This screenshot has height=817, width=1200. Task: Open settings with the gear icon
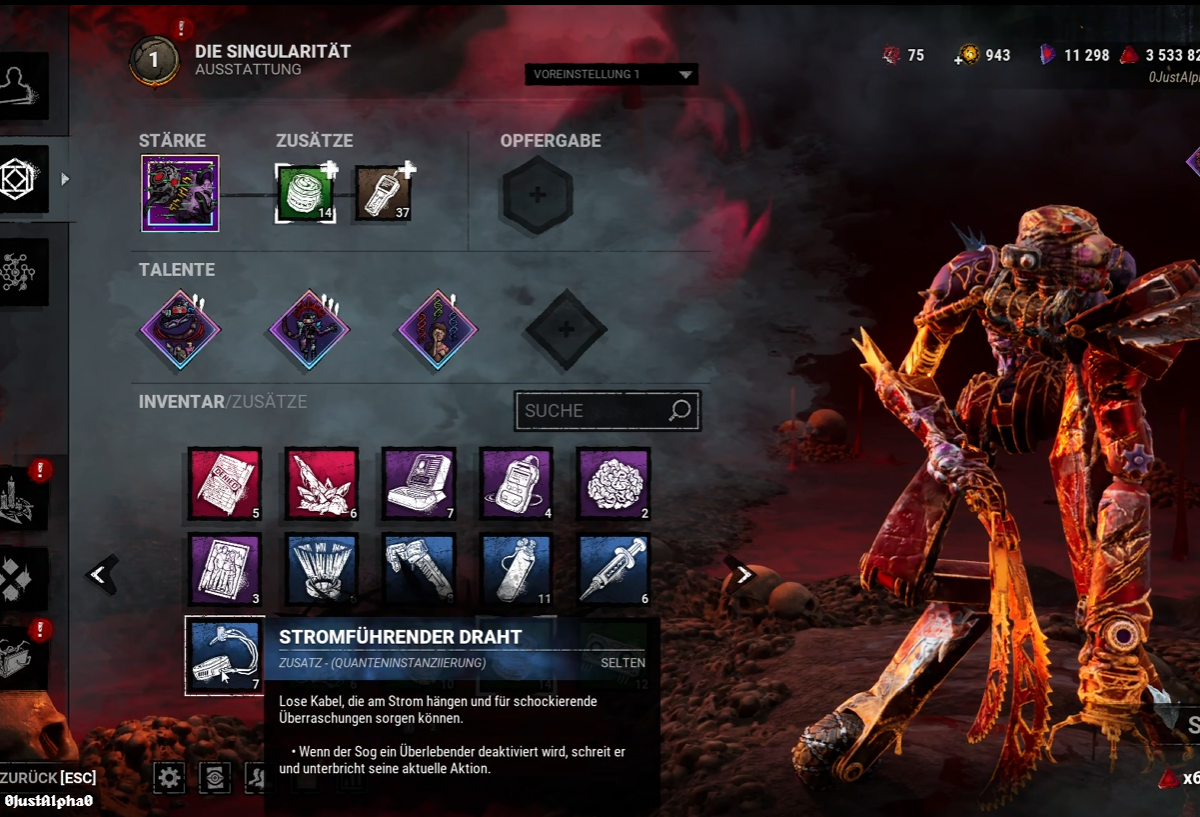coord(169,777)
